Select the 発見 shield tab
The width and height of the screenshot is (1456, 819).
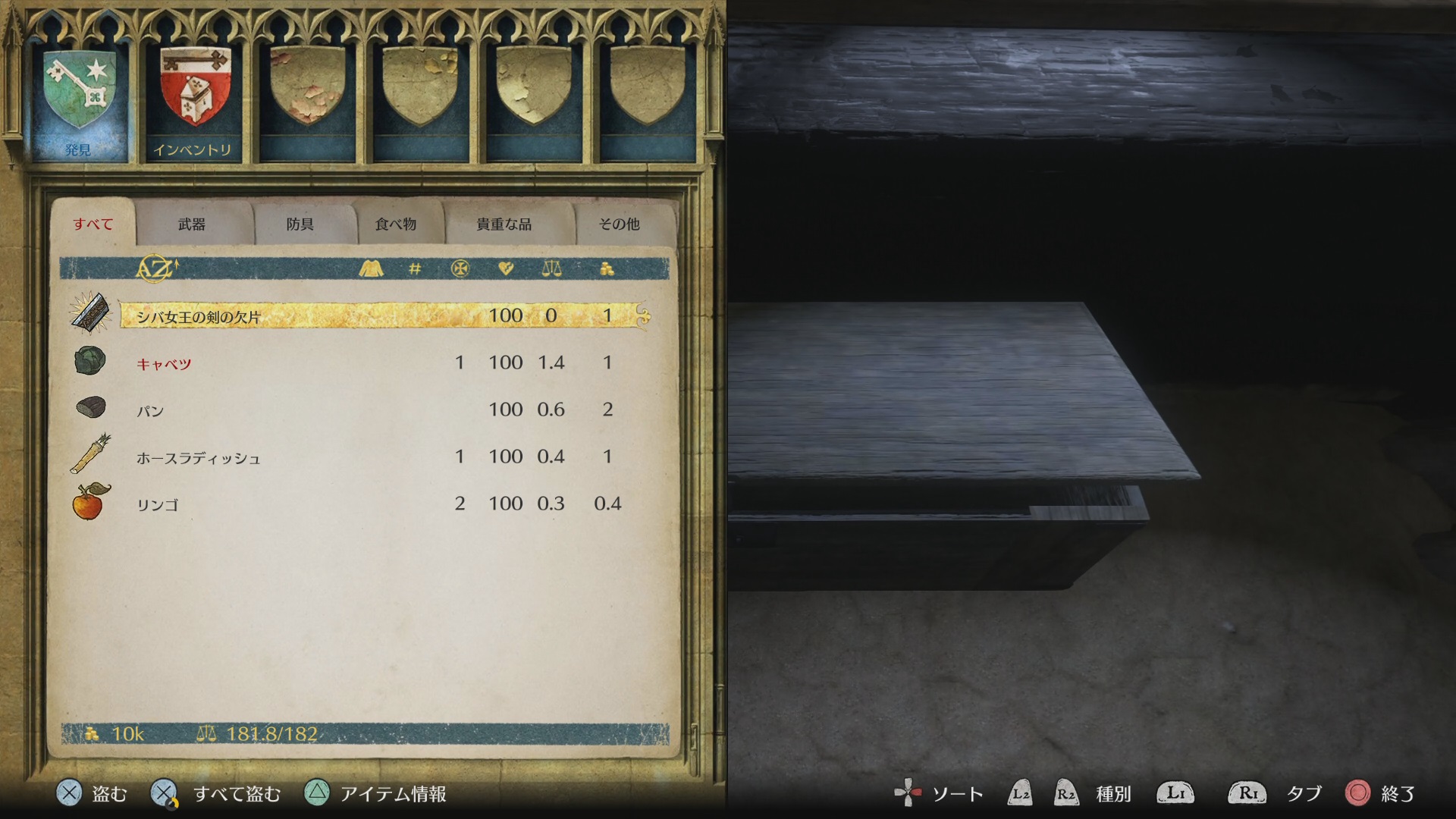click(x=79, y=102)
